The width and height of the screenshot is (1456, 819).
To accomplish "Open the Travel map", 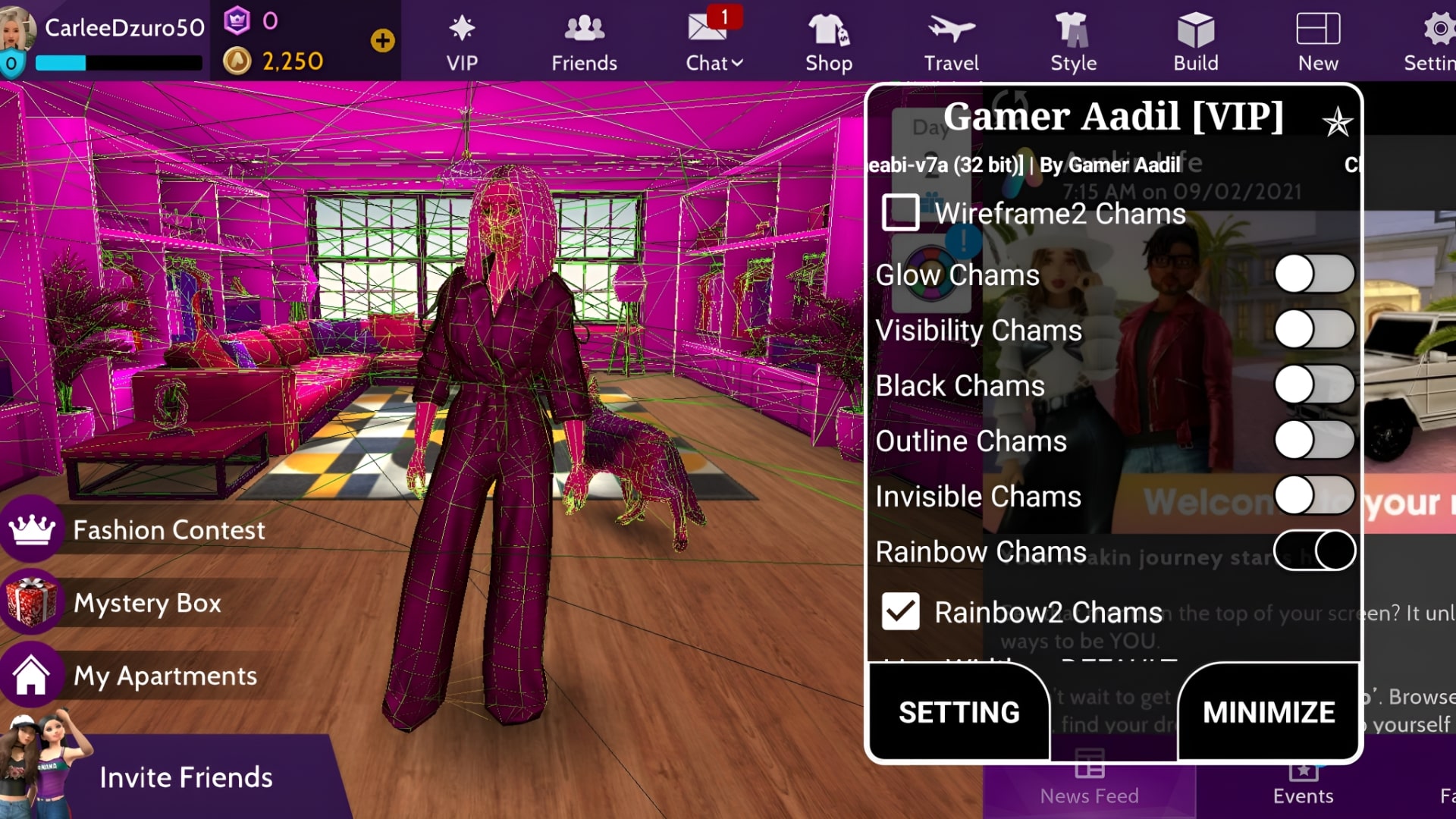I will pyautogui.click(x=950, y=42).
